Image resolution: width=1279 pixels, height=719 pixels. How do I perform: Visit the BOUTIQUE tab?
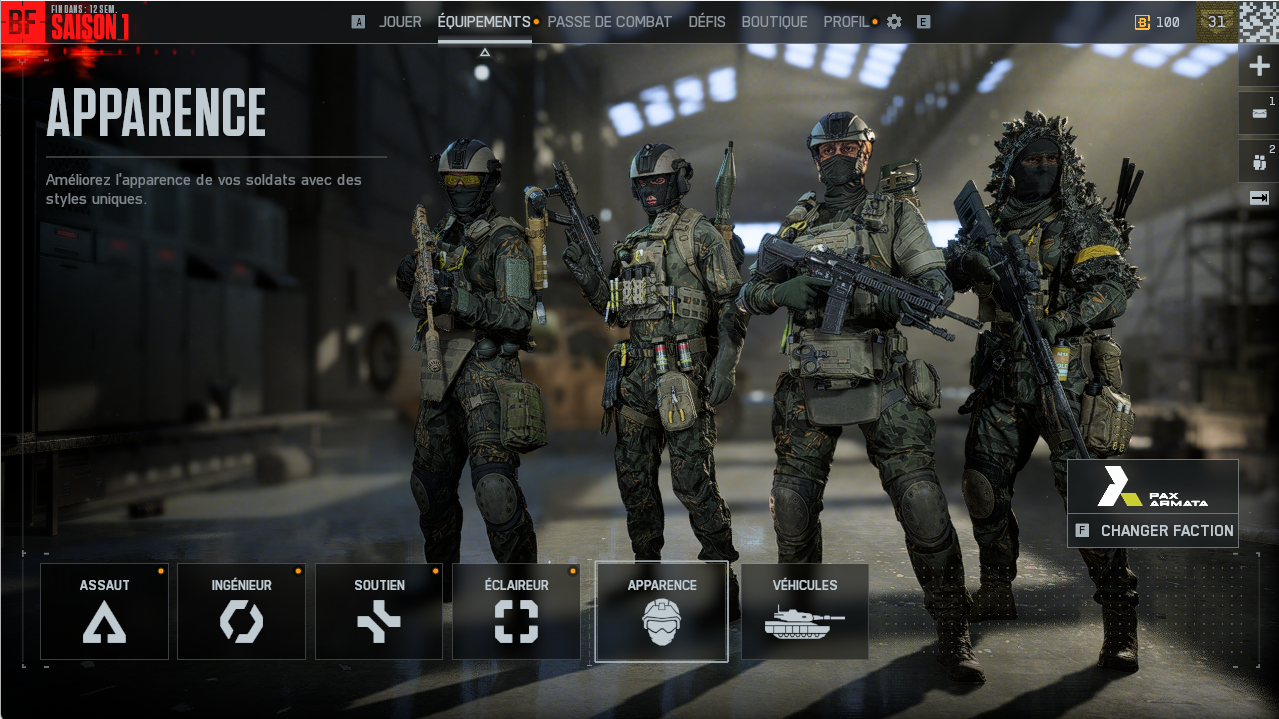tap(774, 22)
